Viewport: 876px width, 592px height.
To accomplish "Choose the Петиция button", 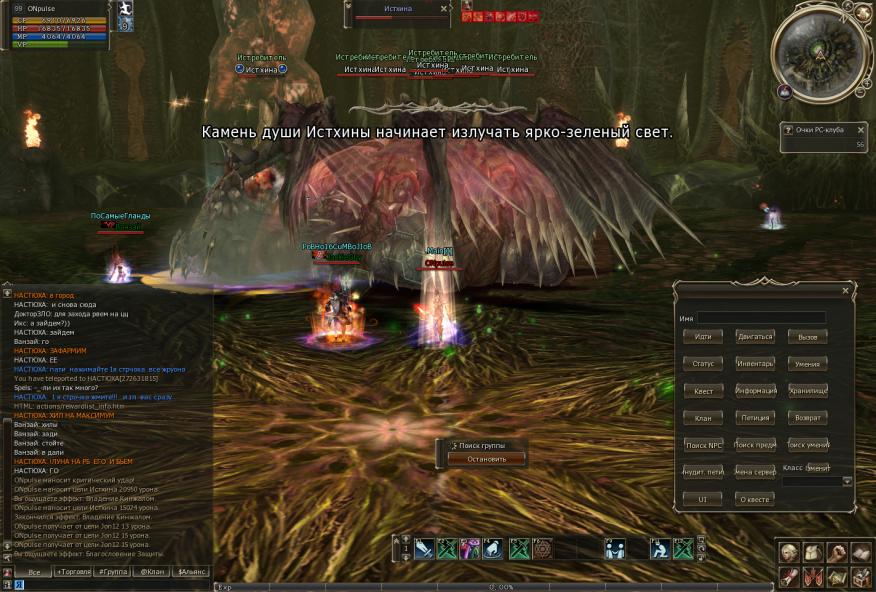I will pos(755,418).
